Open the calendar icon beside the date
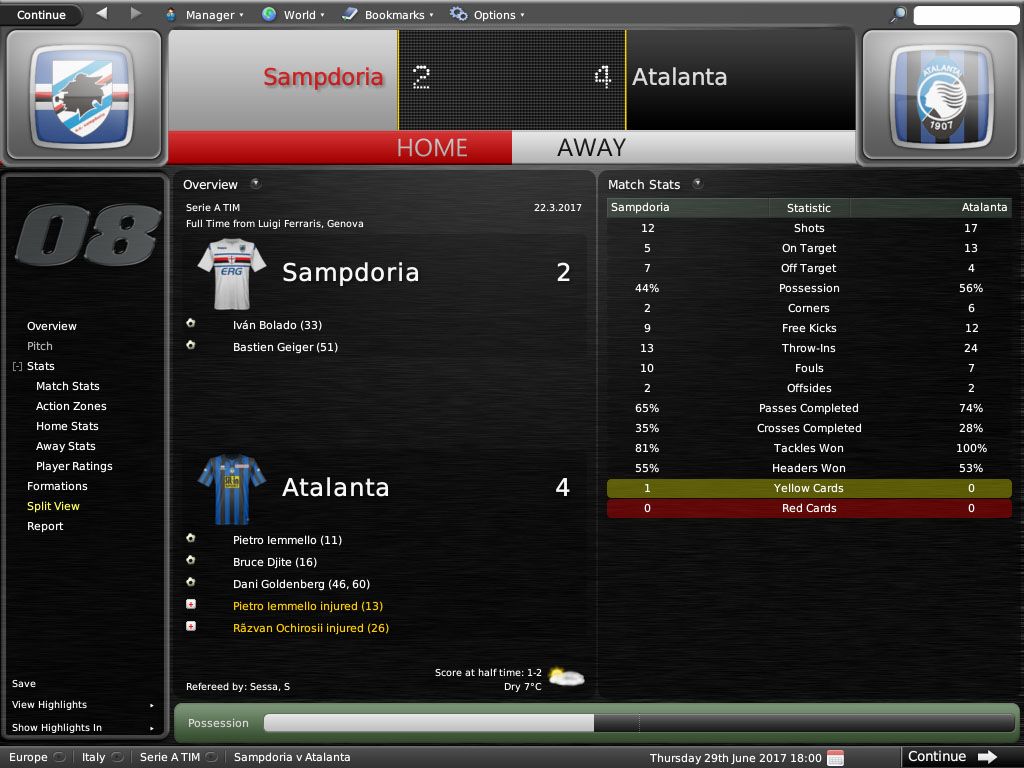 (x=835, y=757)
